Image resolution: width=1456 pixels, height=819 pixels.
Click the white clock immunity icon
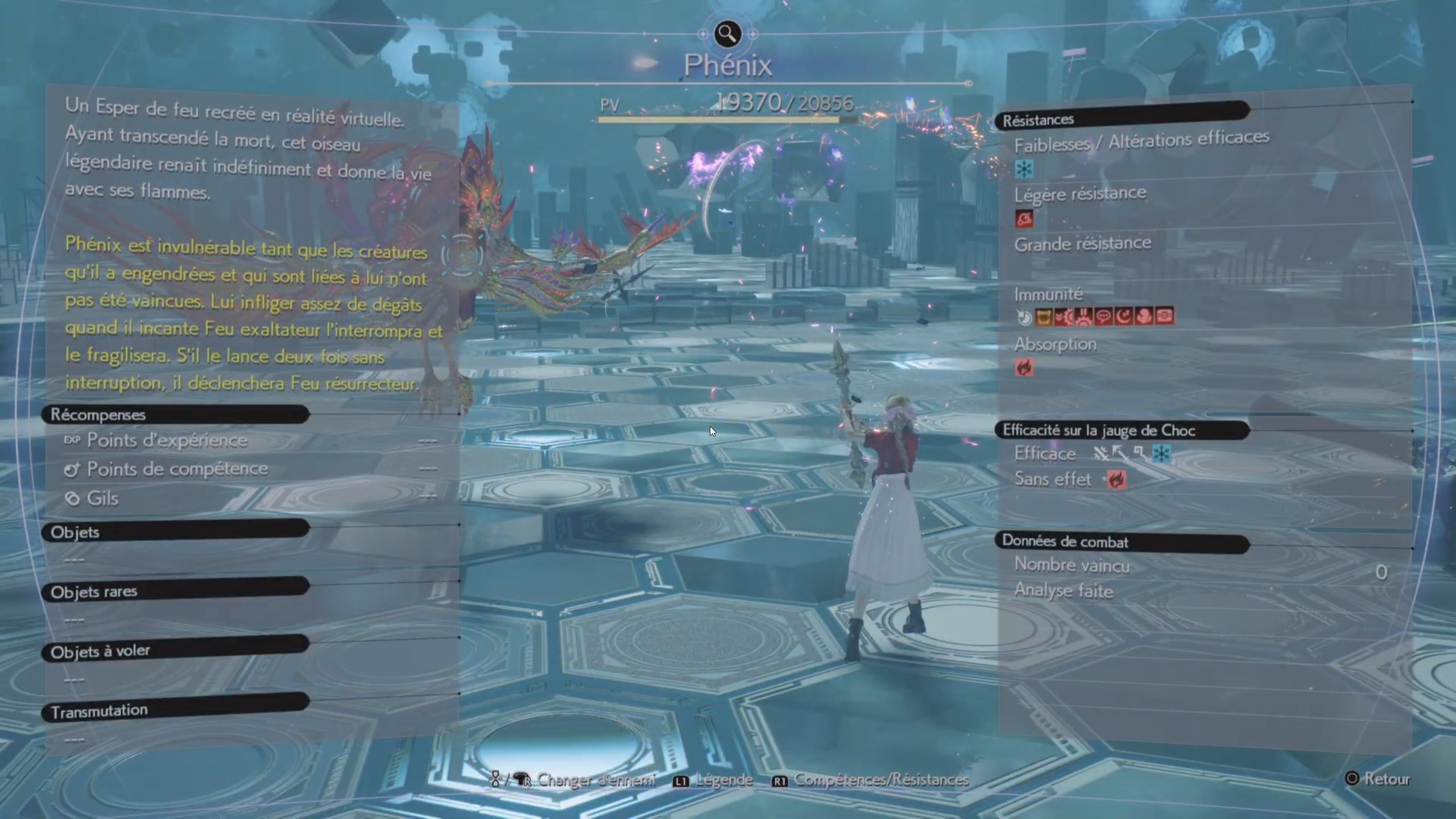pyautogui.click(x=1024, y=317)
